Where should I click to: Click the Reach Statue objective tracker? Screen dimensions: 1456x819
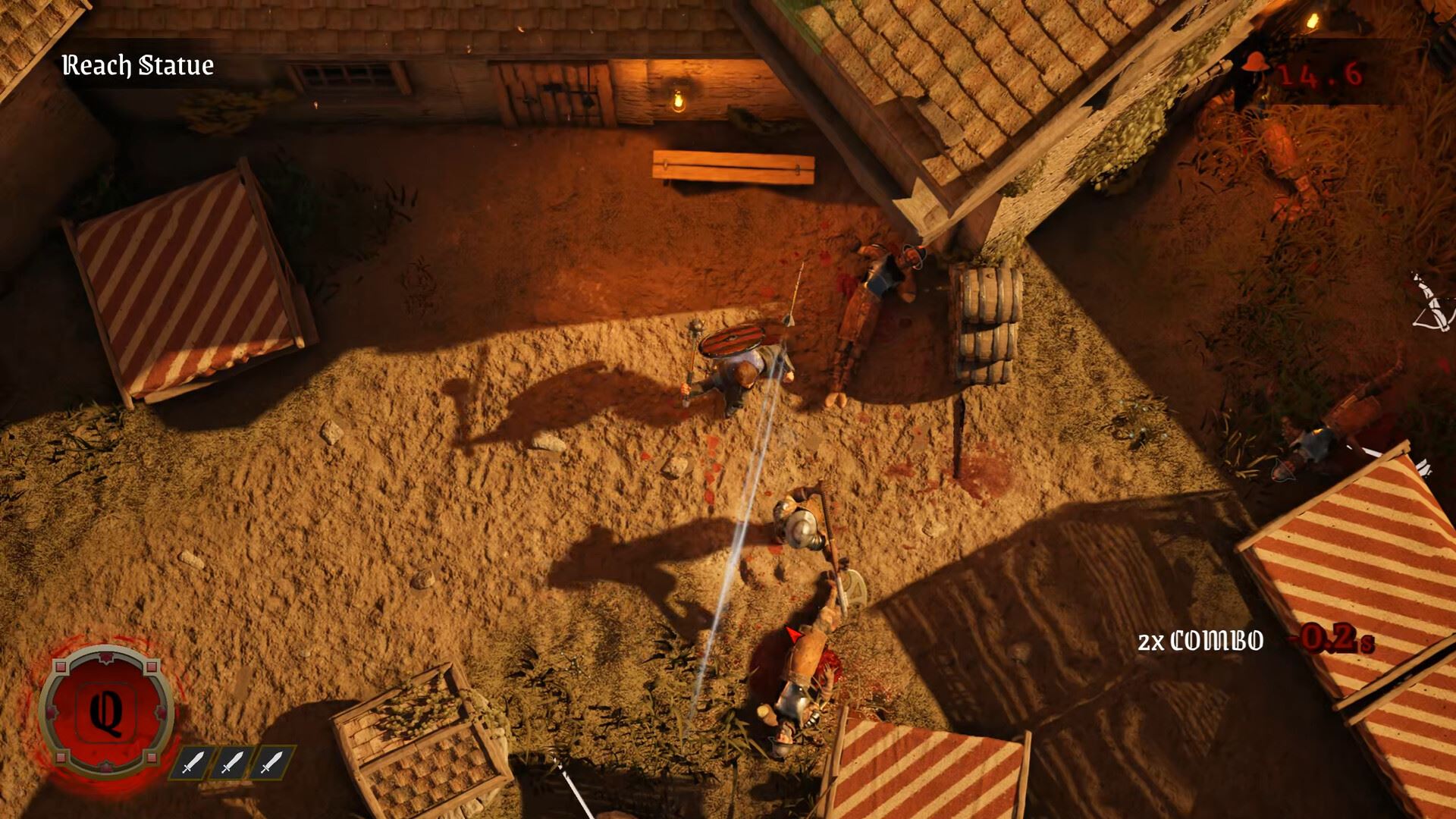[137, 66]
